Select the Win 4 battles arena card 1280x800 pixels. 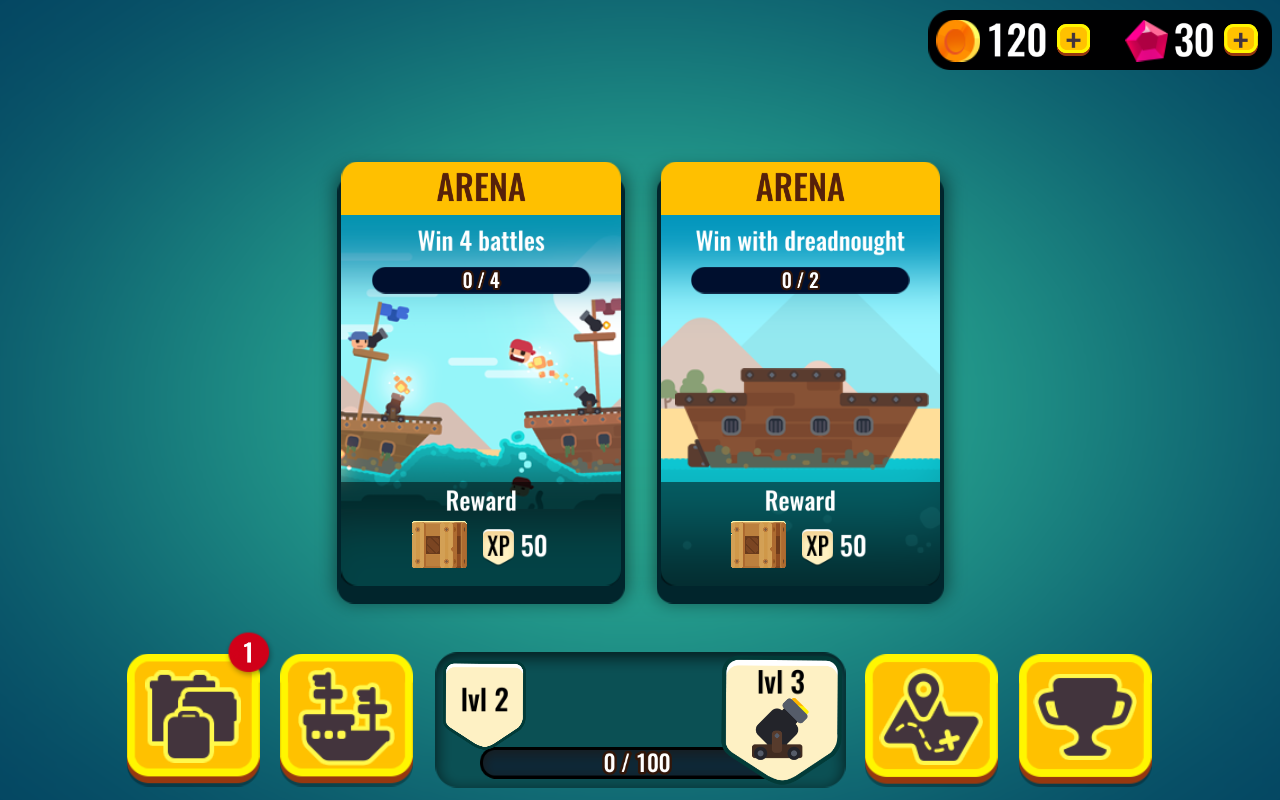click(x=481, y=380)
